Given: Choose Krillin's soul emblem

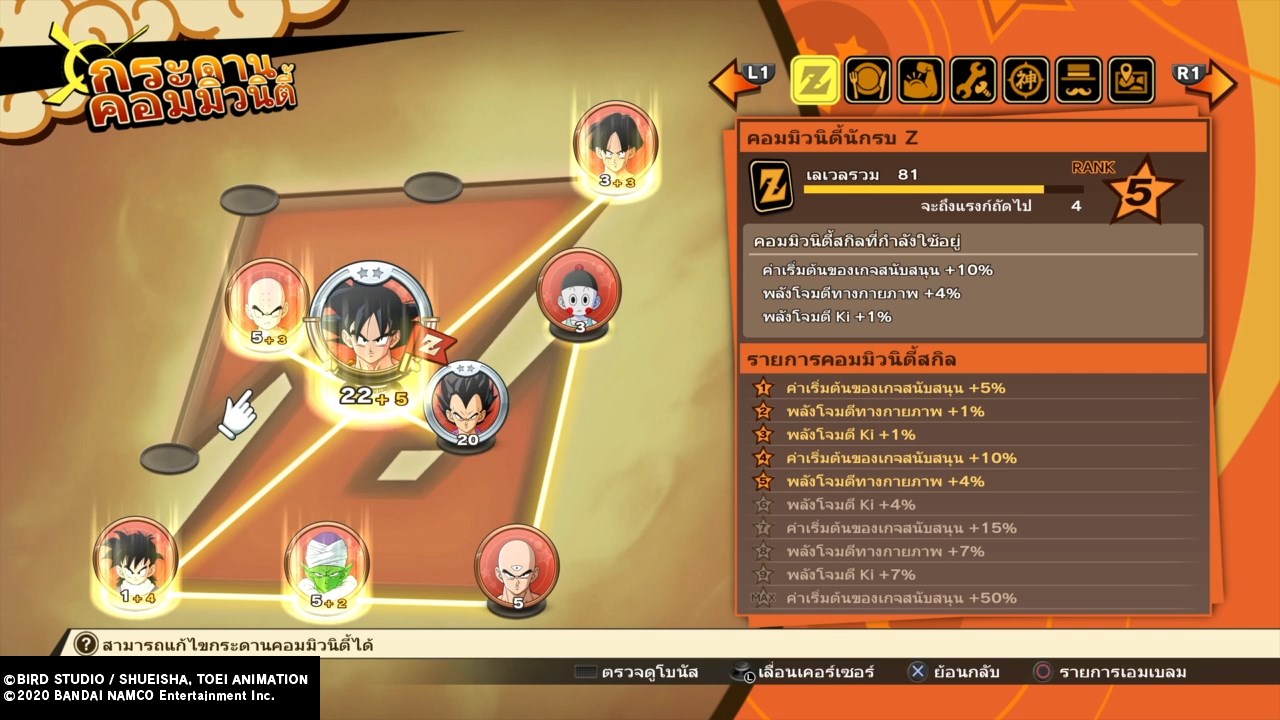Looking at the screenshot, I should tap(266, 300).
